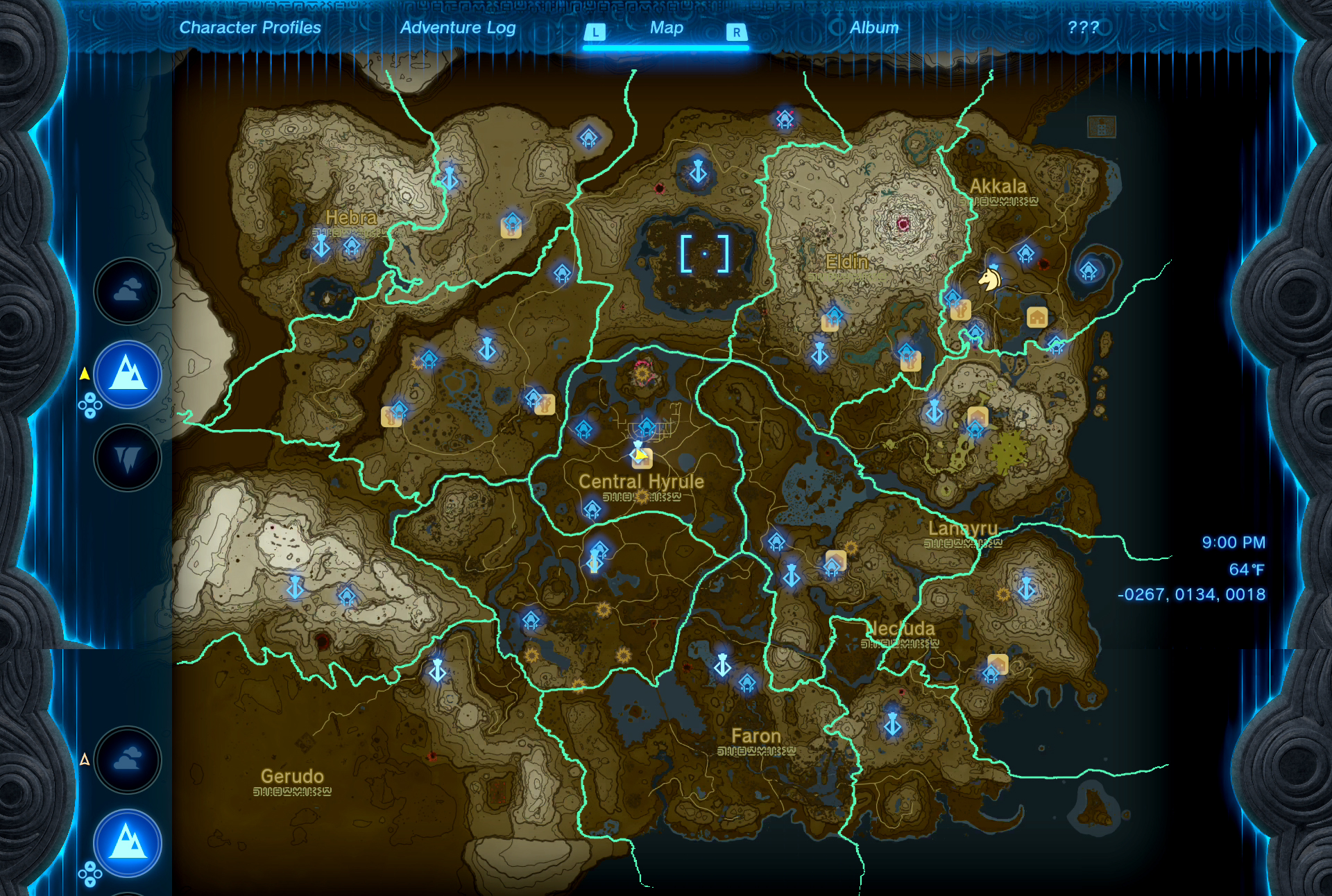The image size is (1332, 896).
Task: Switch to the Album tab
Action: pos(873,28)
